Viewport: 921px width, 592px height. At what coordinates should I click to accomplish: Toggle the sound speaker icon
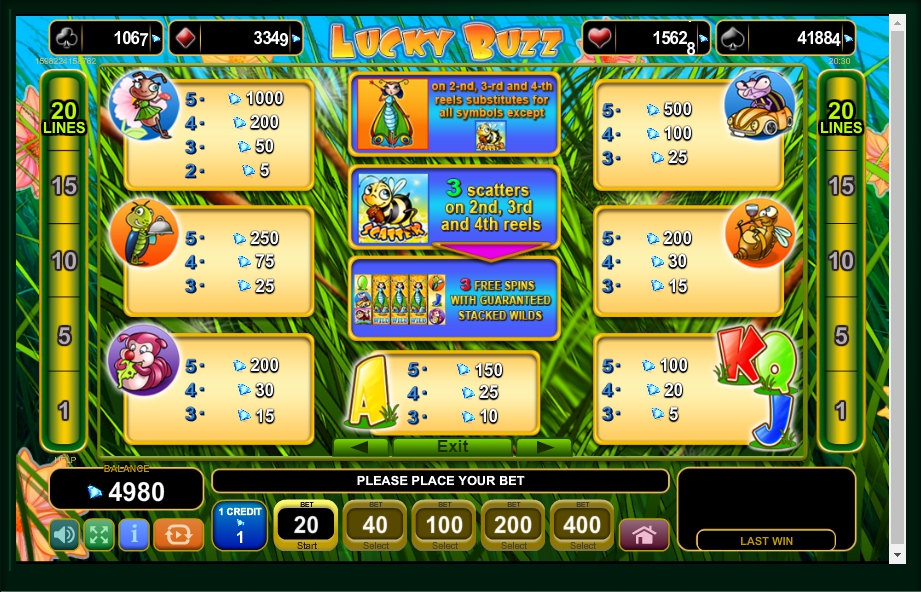coord(64,534)
